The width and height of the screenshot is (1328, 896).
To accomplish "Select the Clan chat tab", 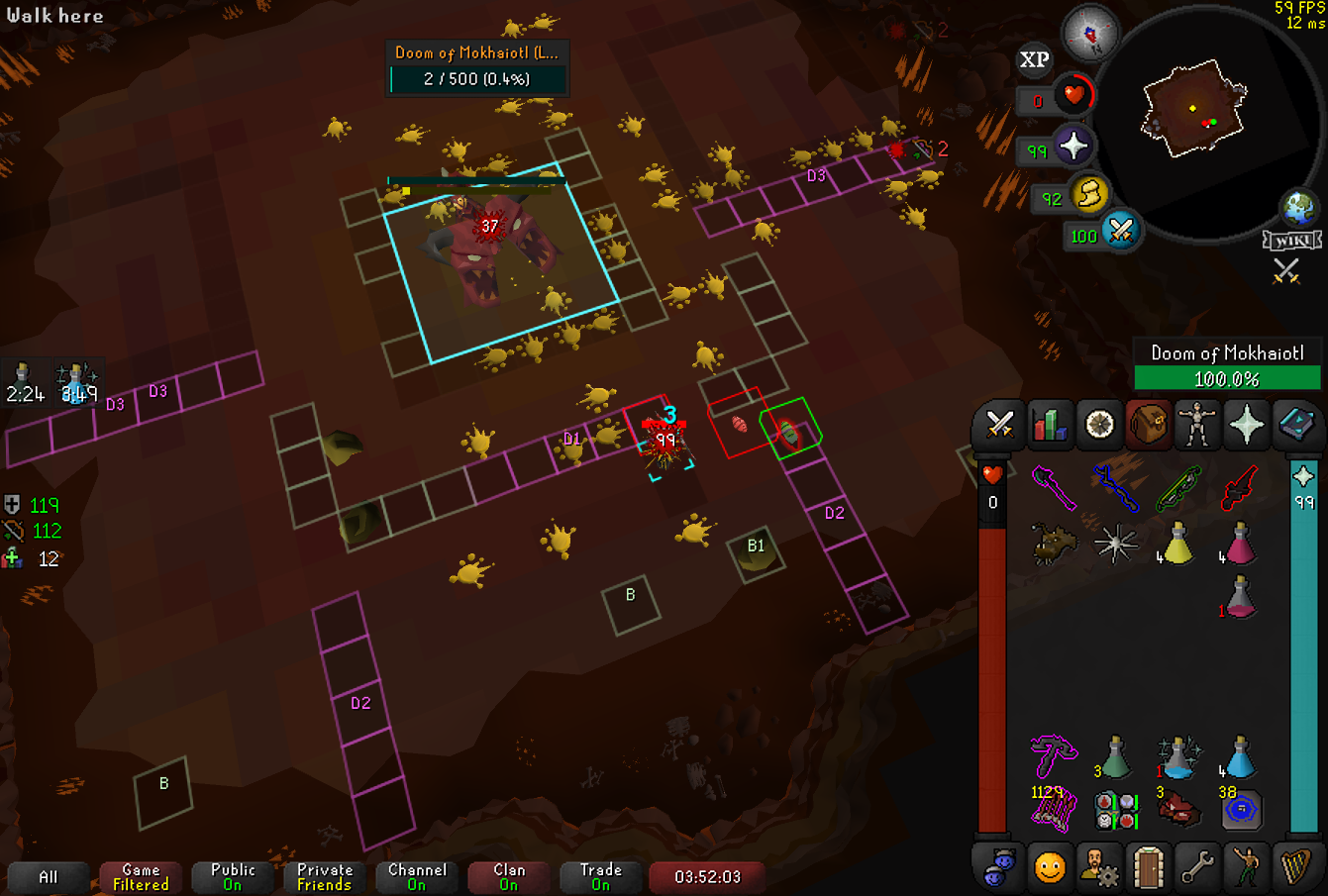I will pyautogui.click(x=509, y=877).
